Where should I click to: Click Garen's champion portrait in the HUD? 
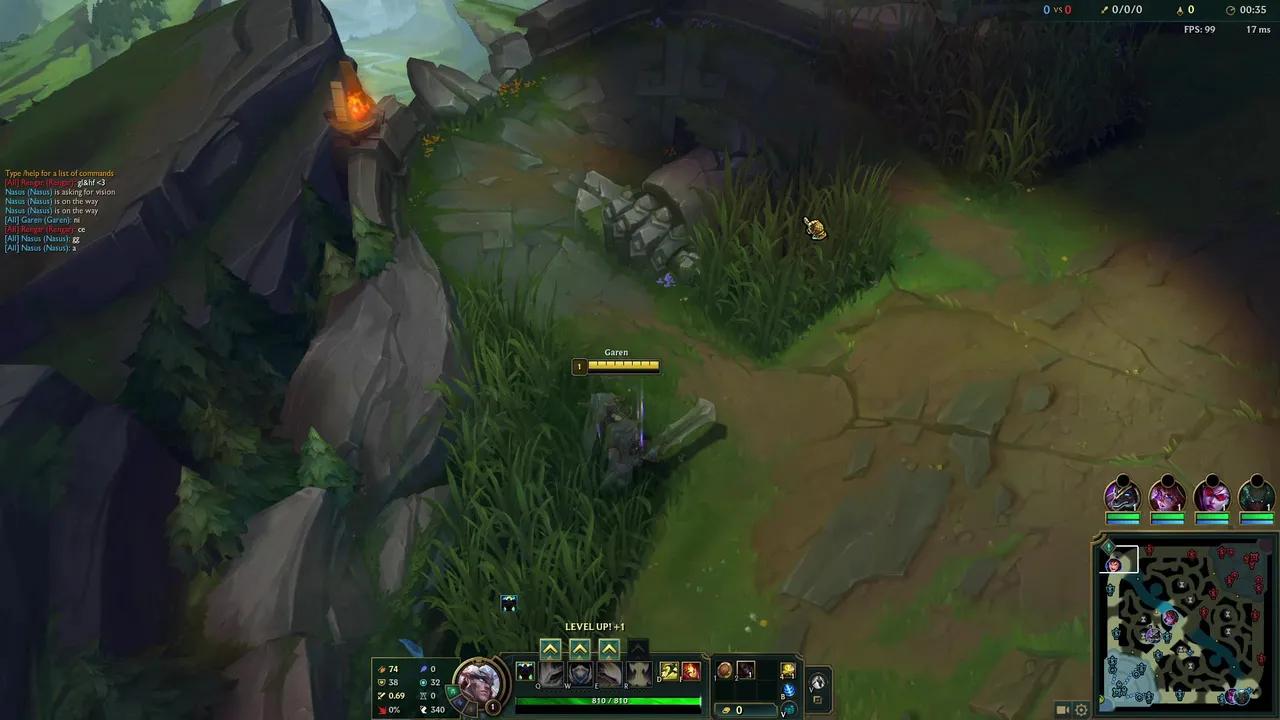point(479,682)
